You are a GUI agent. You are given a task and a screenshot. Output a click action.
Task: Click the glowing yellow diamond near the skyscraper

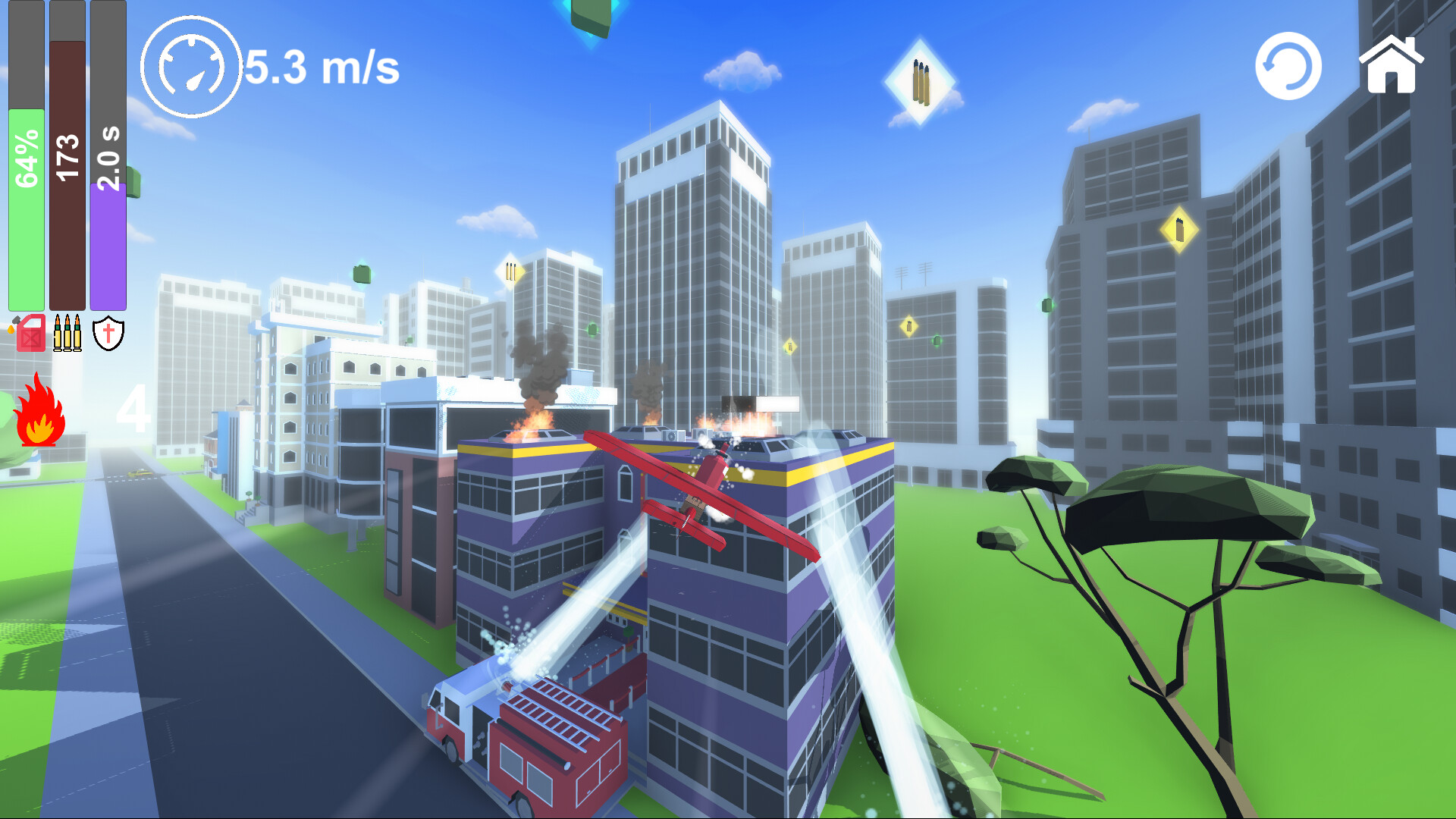[x=1179, y=227]
